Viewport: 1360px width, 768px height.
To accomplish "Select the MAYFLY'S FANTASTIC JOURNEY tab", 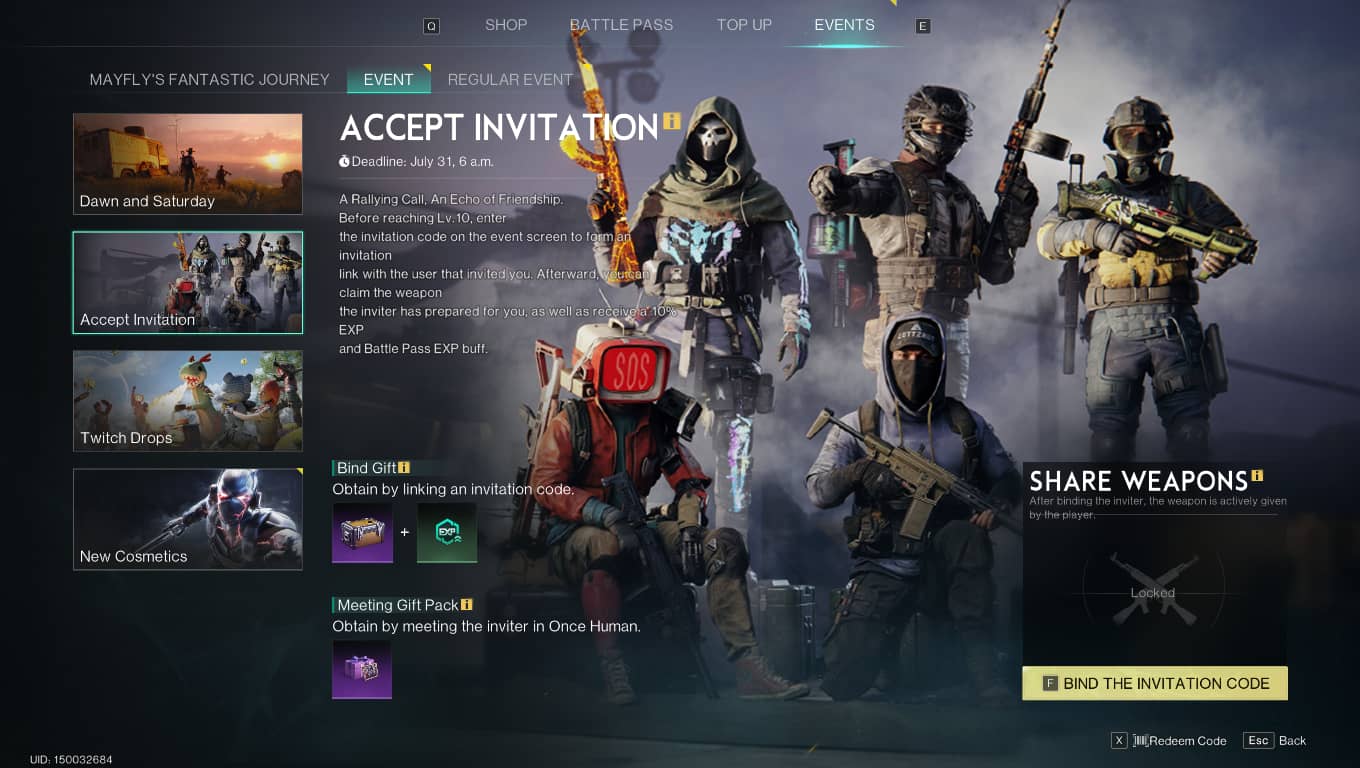I will [208, 79].
